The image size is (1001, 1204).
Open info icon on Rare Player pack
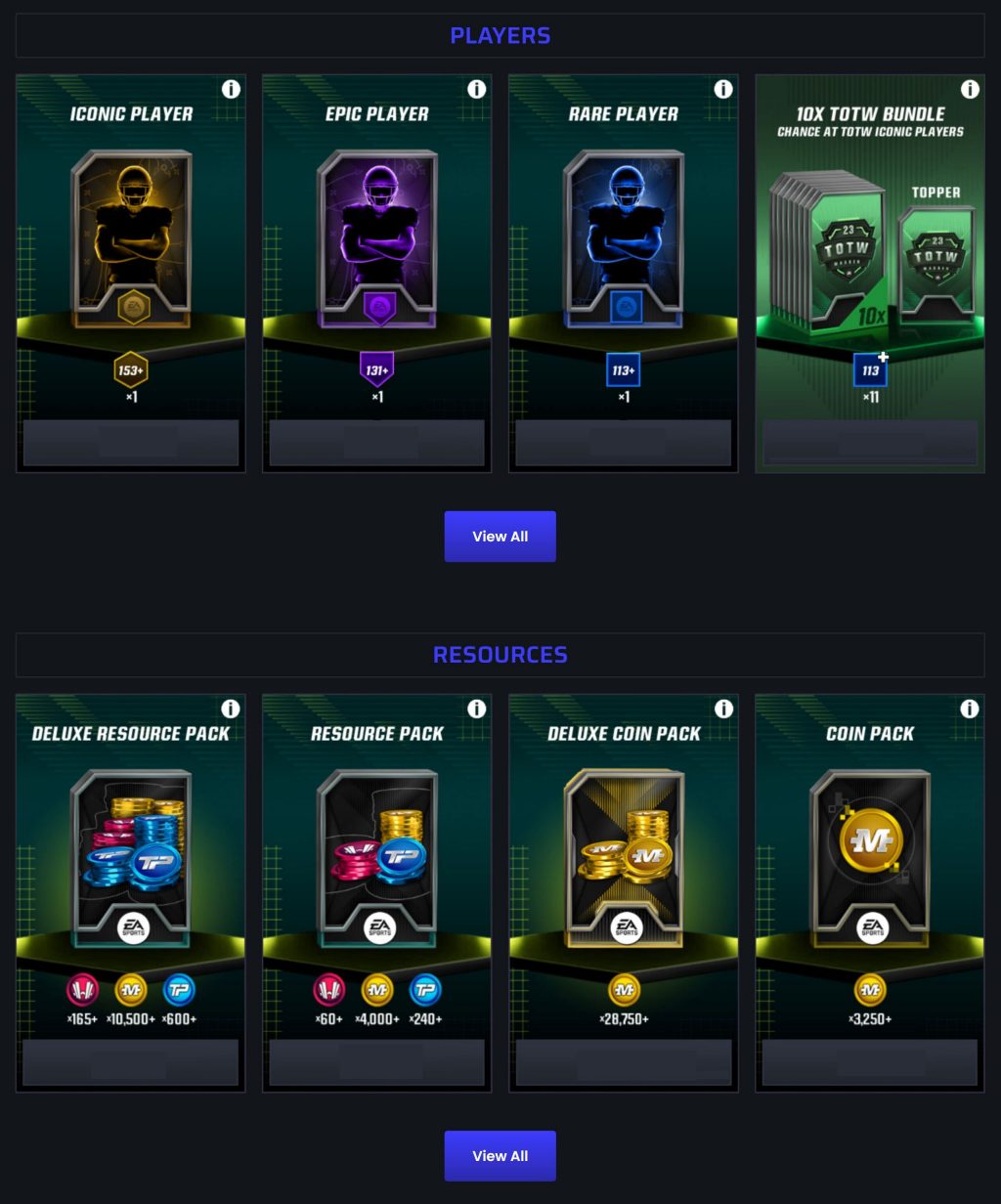click(x=723, y=90)
